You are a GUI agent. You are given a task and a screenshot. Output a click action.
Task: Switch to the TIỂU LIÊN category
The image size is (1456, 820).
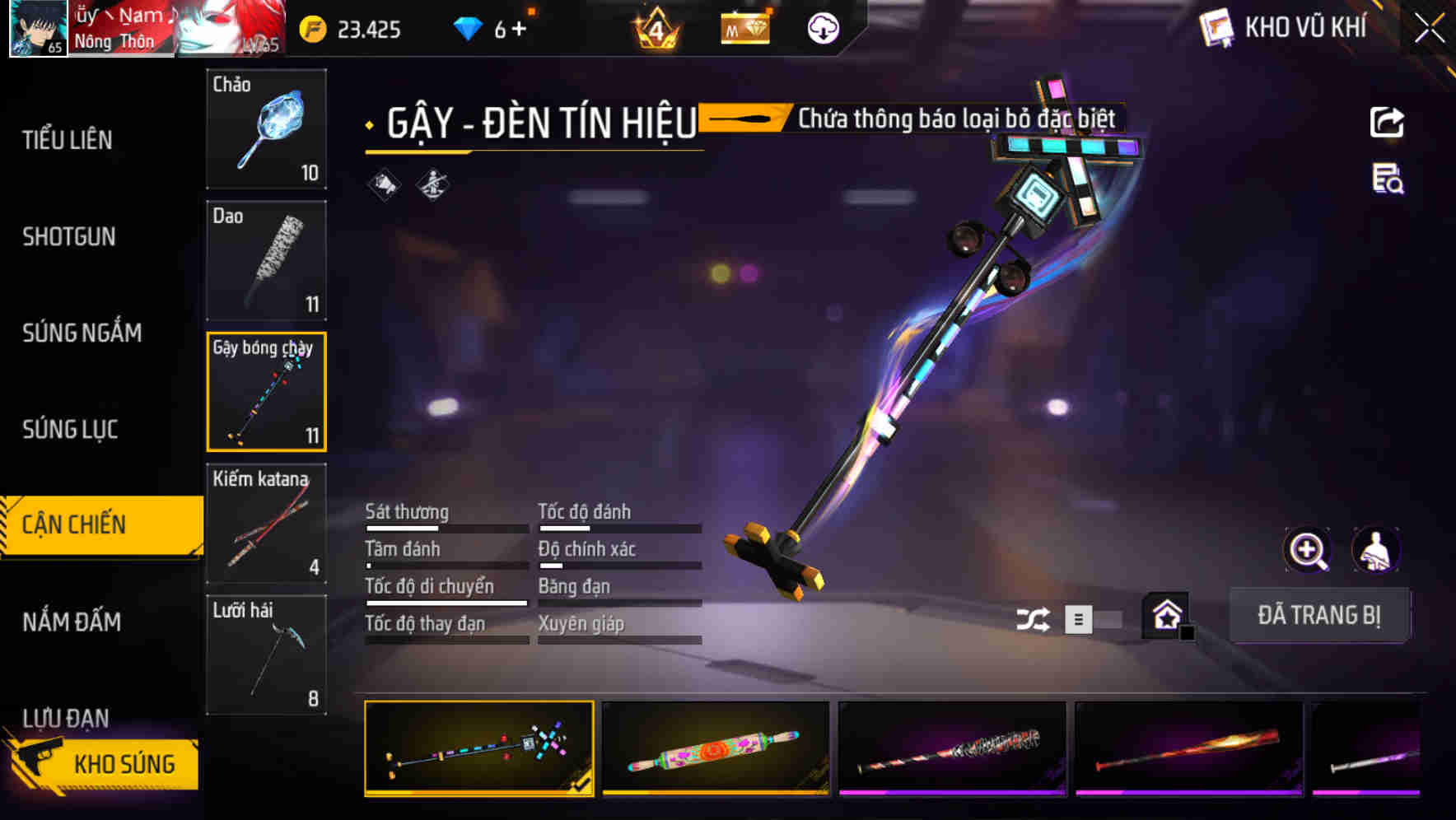[68, 140]
